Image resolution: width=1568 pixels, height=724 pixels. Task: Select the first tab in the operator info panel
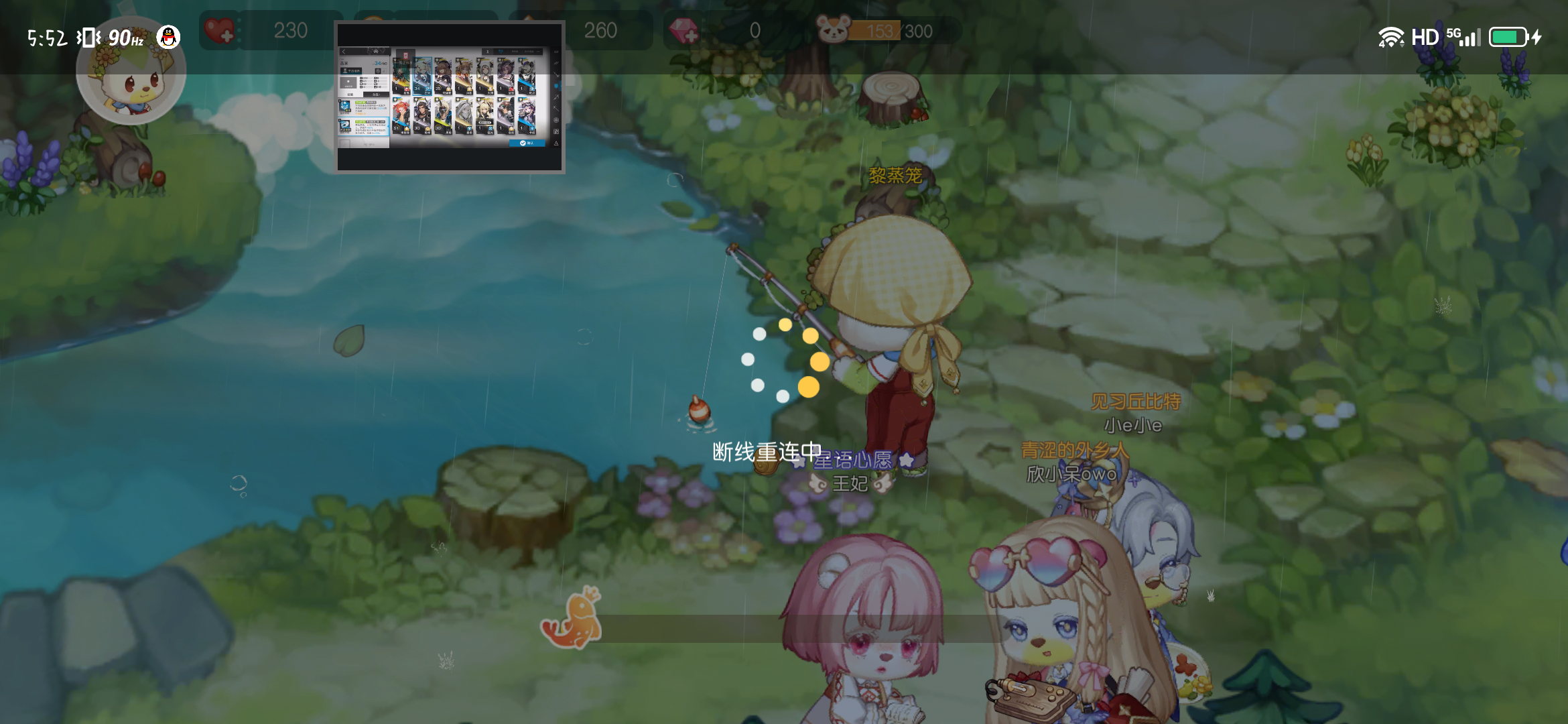coord(350,95)
